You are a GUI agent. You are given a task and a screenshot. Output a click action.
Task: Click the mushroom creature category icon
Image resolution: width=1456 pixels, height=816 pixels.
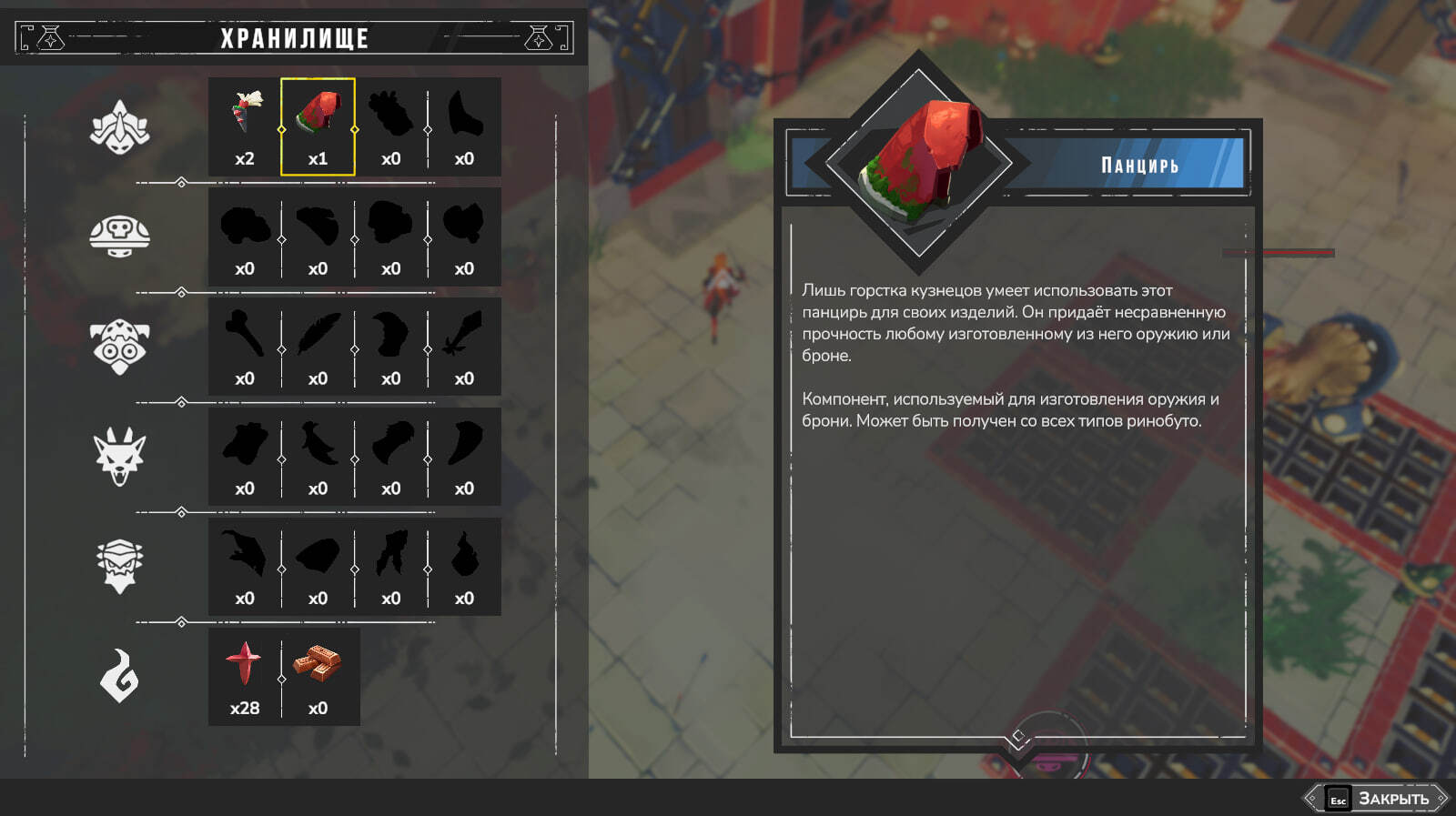(x=119, y=237)
